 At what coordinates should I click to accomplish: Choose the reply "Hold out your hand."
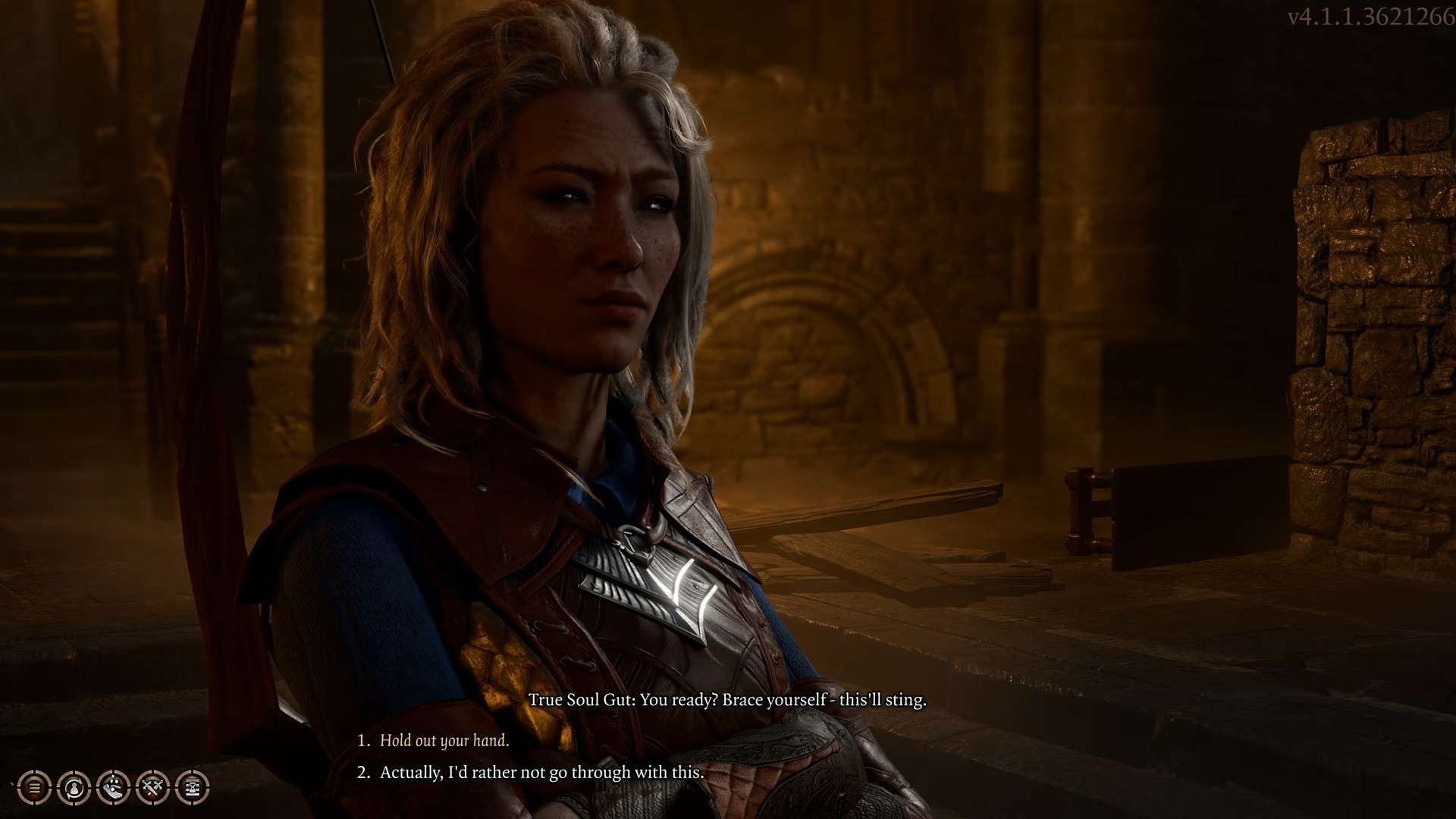(x=444, y=741)
